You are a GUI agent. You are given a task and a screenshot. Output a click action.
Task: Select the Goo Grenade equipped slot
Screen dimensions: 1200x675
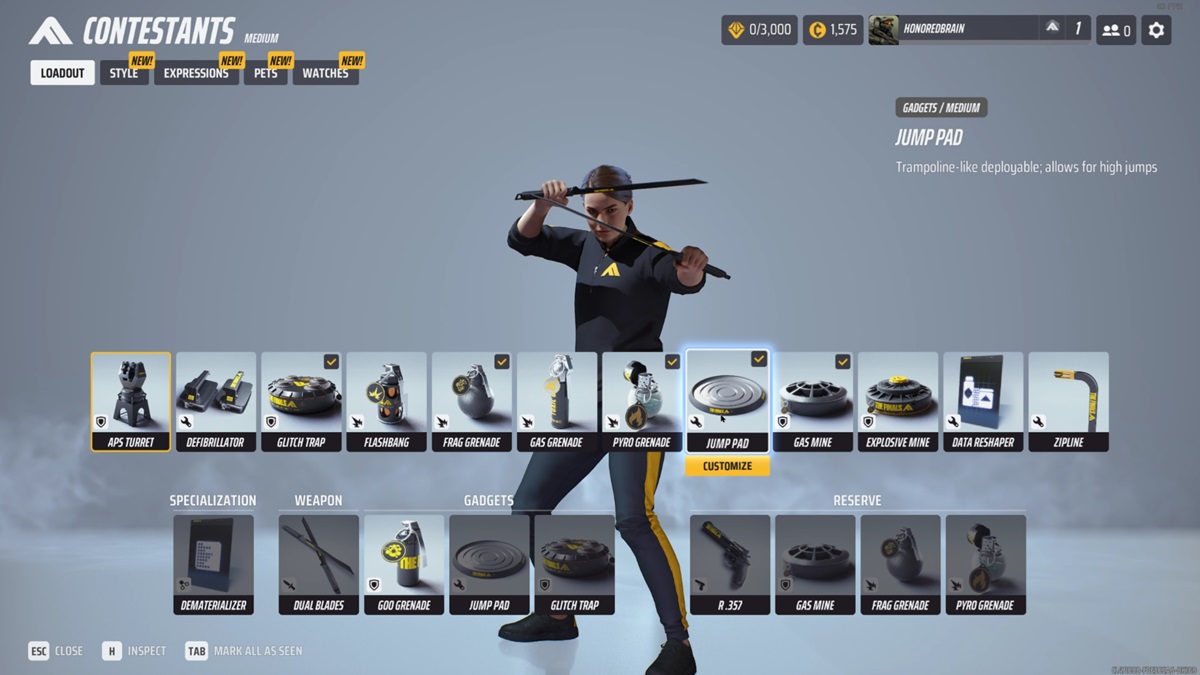(404, 564)
